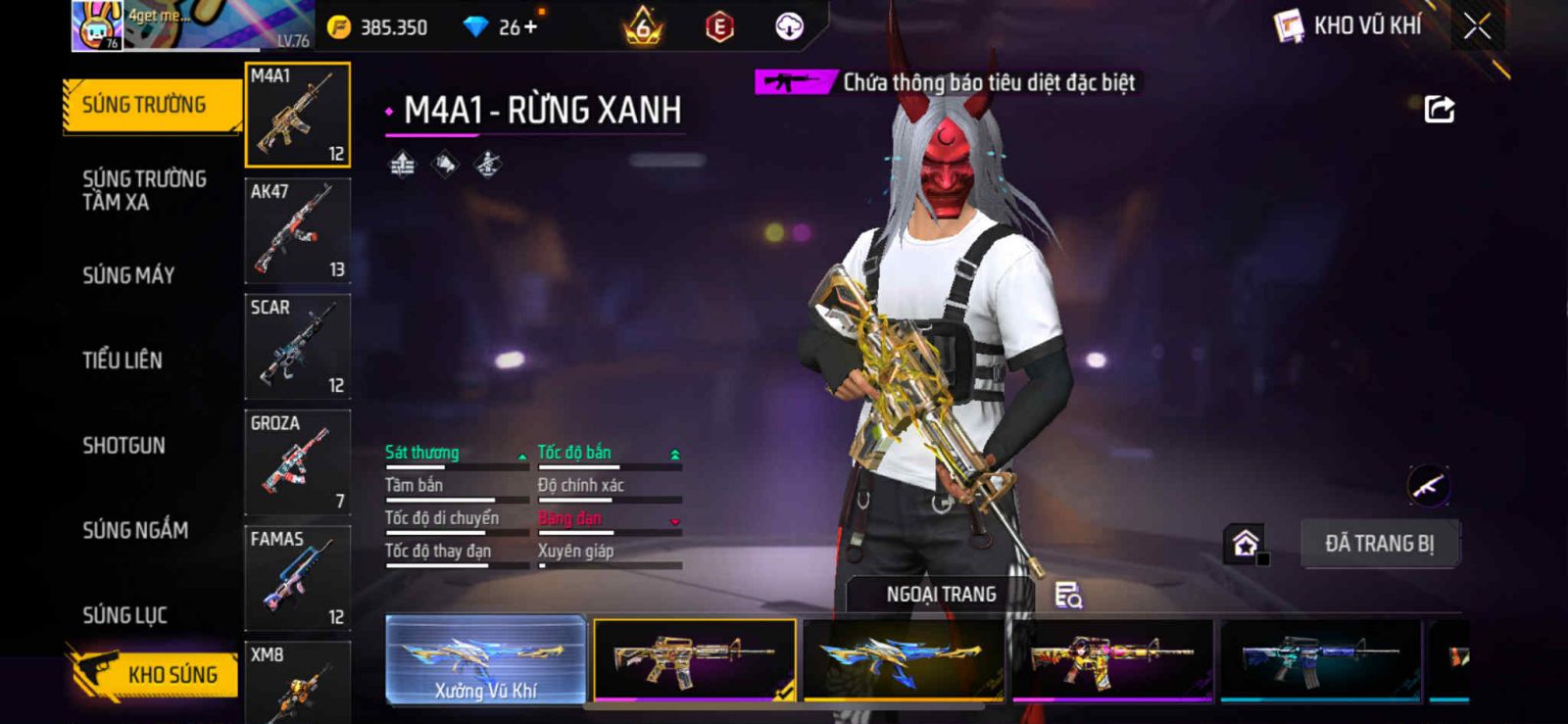Show the Shotgun category

tap(124, 446)
